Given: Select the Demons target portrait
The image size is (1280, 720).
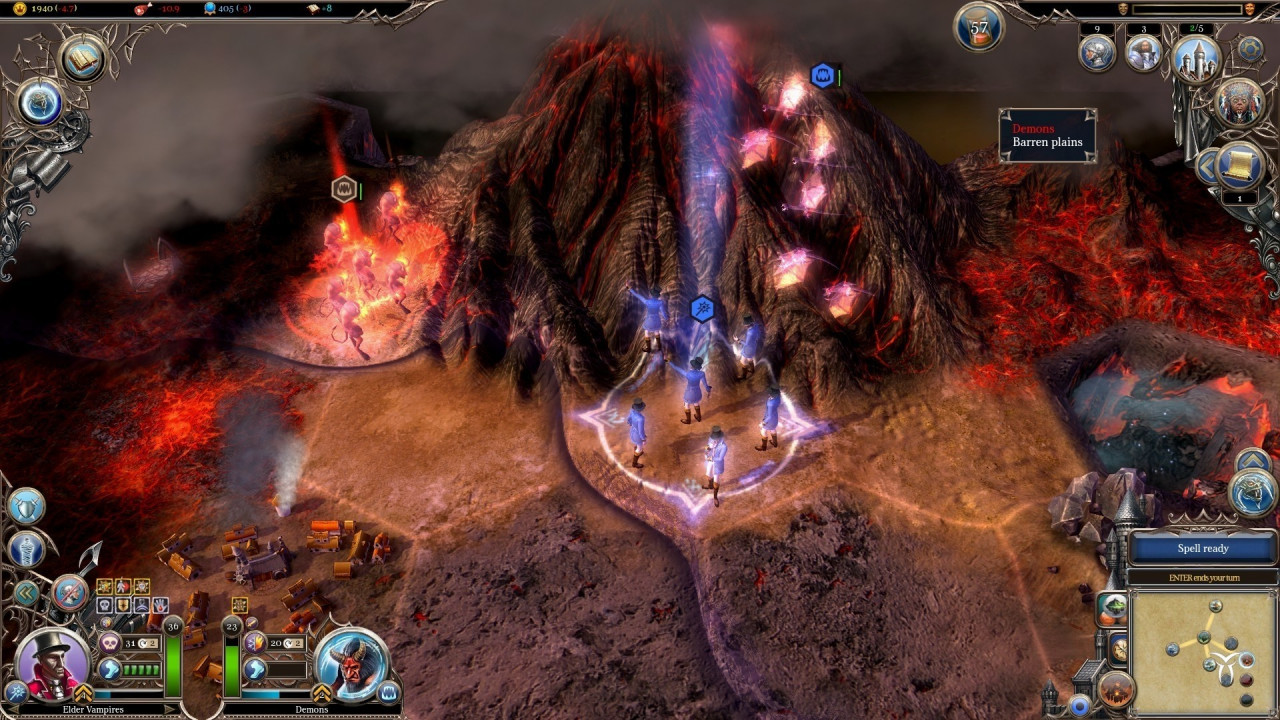Looking at the screenshot, I should coord(350,663).
